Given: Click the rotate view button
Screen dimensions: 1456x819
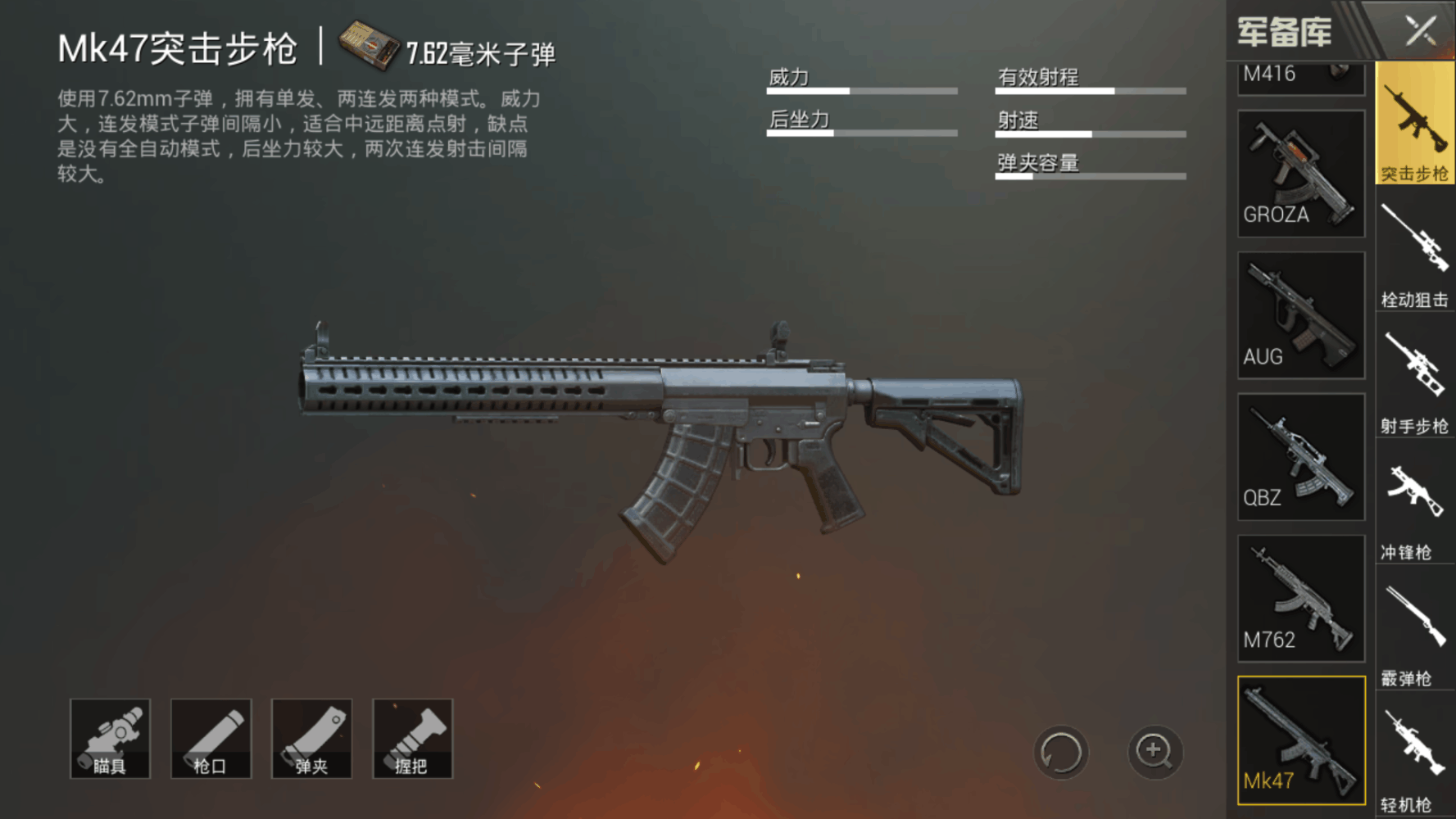Looking at the screenshot, I should point(1060,754).
